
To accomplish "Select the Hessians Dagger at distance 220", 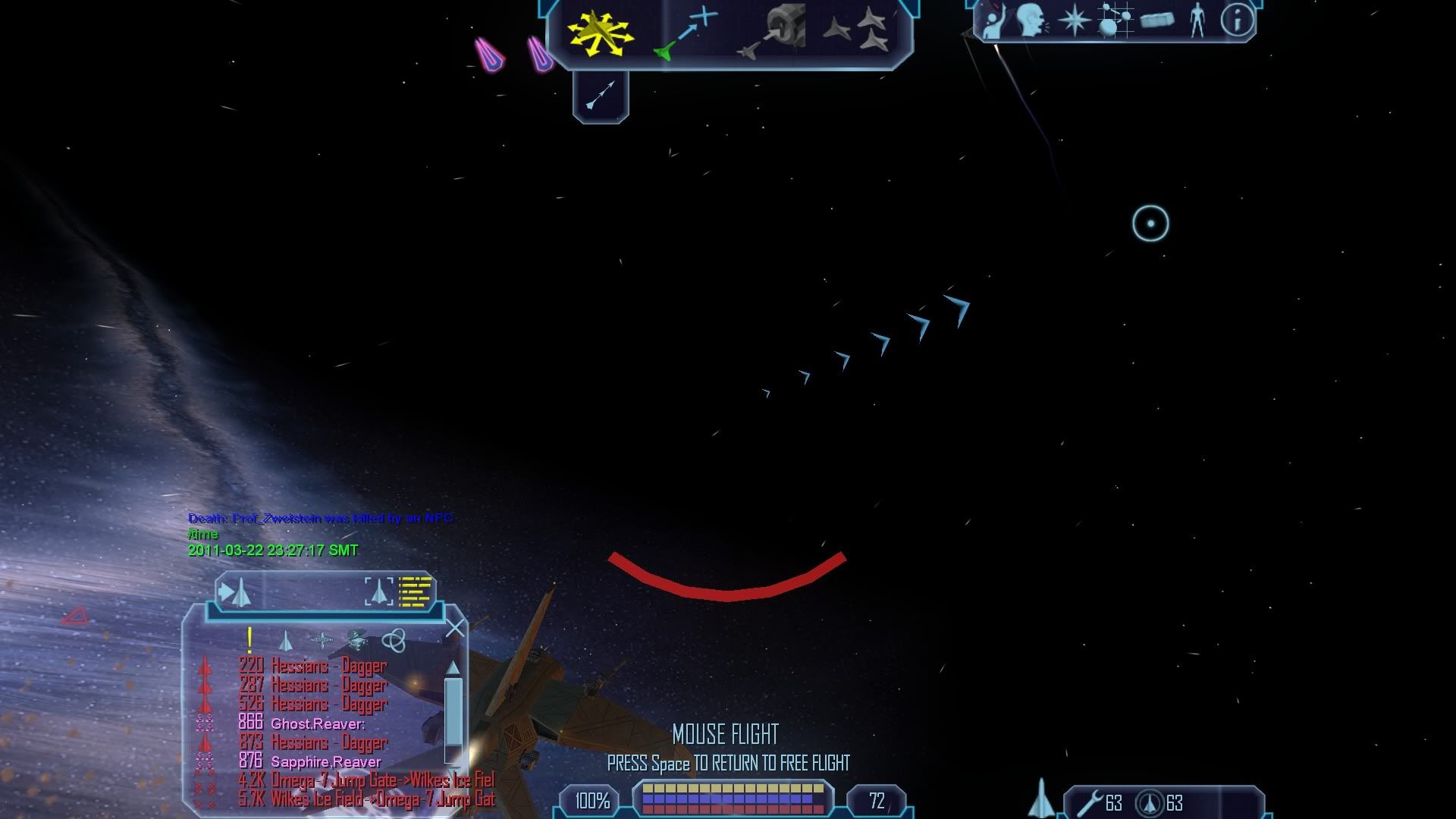I will (x=328, y=666).
